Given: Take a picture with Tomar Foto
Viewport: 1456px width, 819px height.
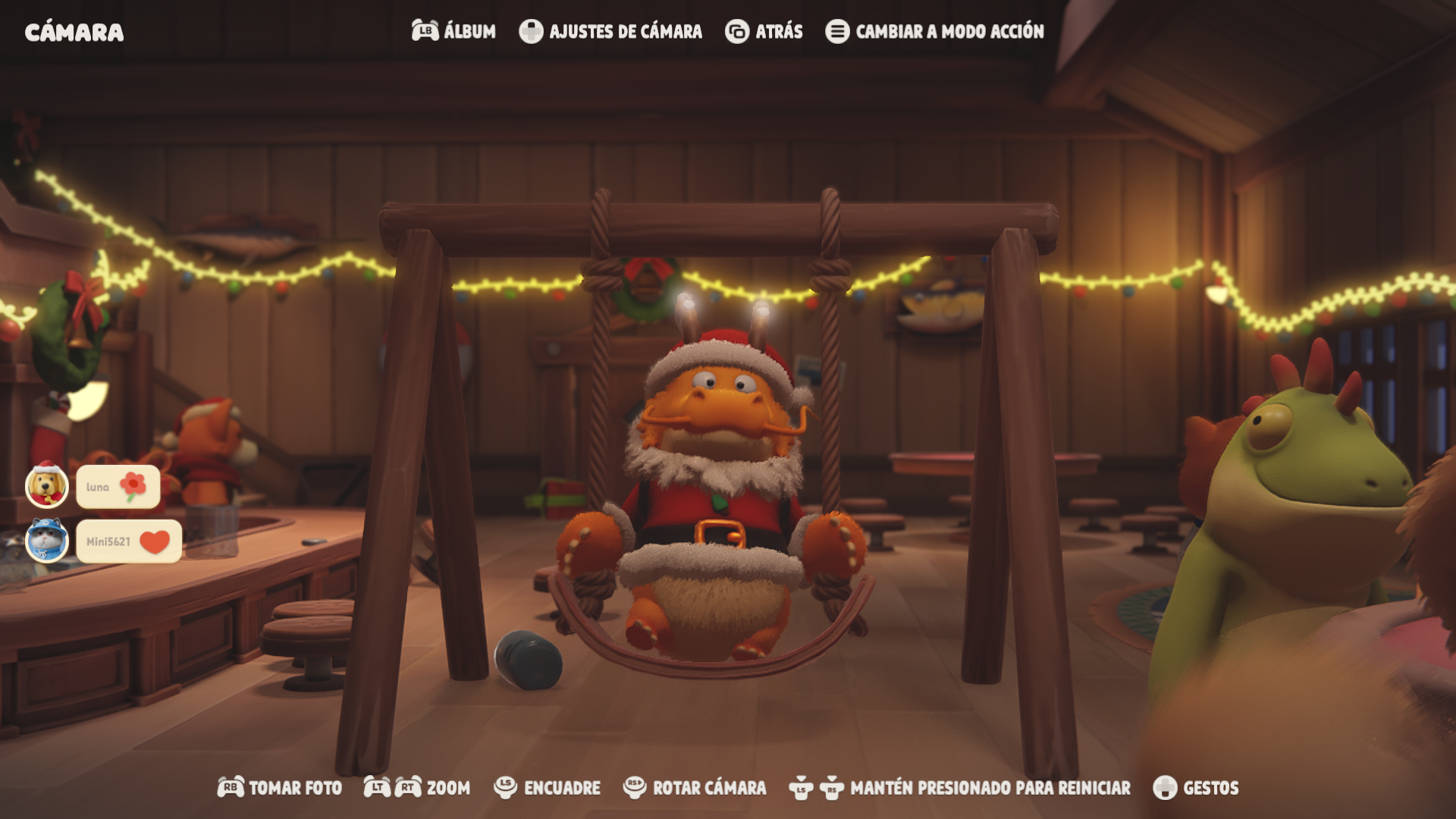Looking at the screenshot, I should [280, 788].
